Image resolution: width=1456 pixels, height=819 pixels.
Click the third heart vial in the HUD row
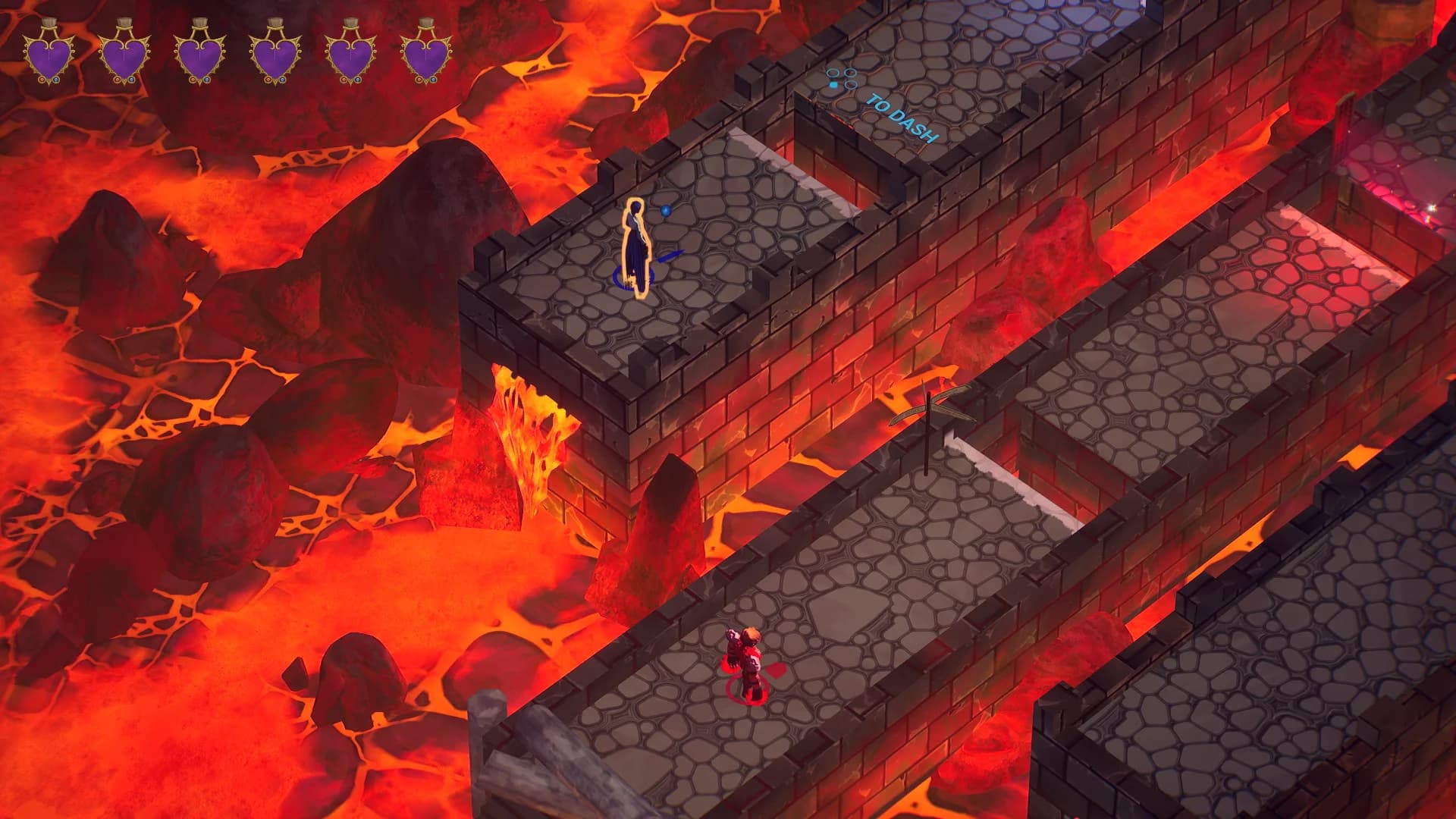click(x=199, y=57)
